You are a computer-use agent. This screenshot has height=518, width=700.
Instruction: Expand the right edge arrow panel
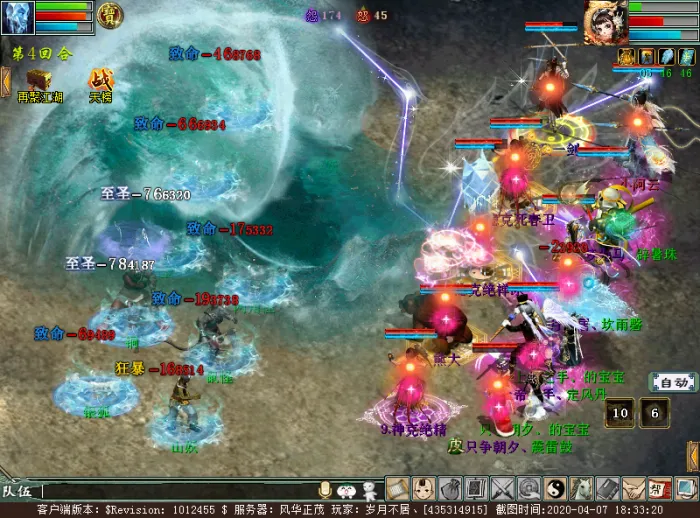[692, 455]
